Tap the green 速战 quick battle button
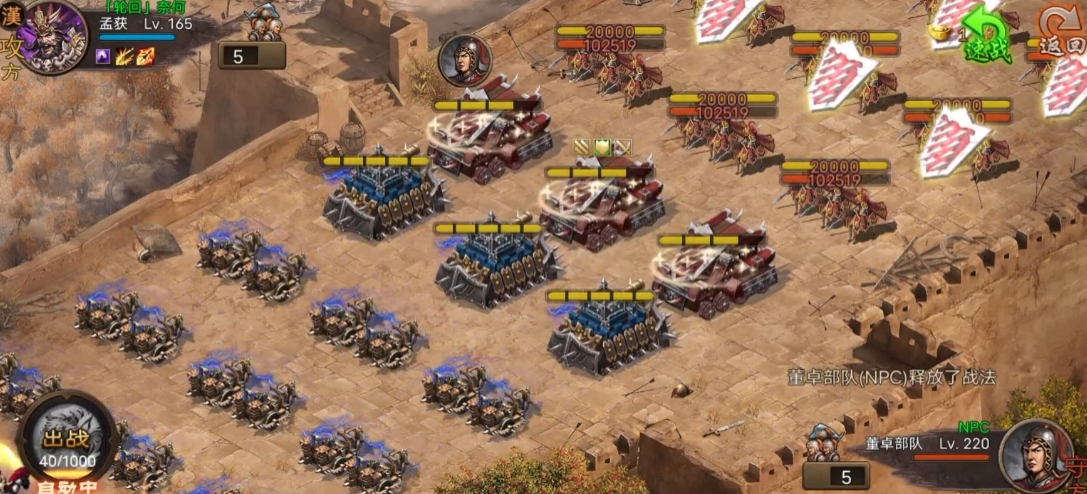Viewport: 1087px width, 494px height. pos(986,38)
